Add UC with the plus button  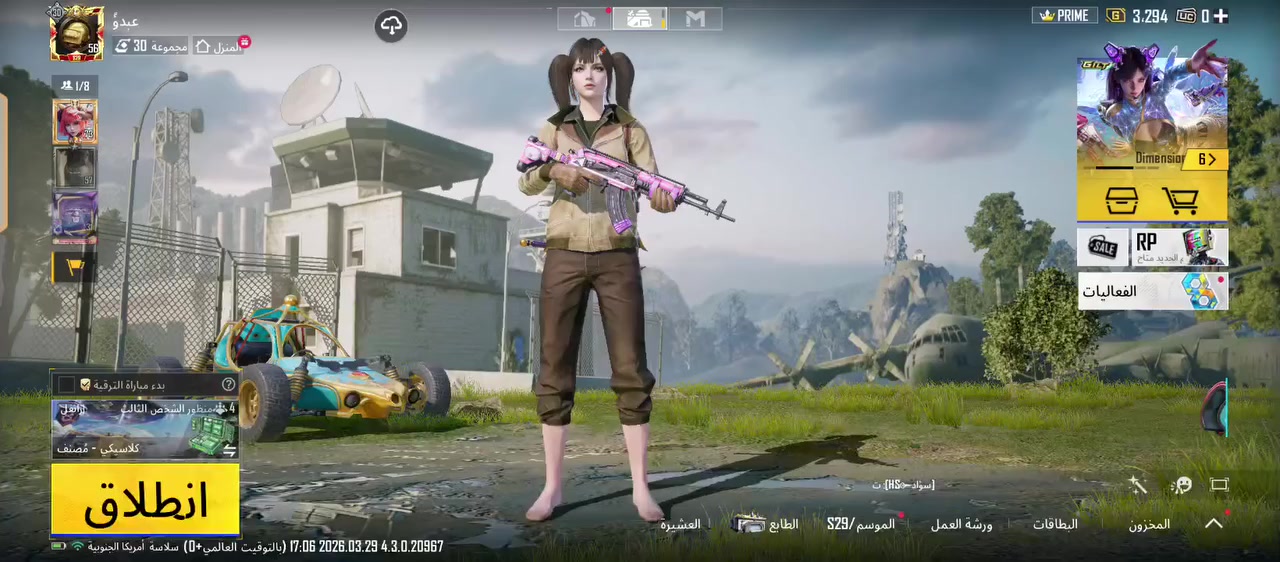point(1220,16)
